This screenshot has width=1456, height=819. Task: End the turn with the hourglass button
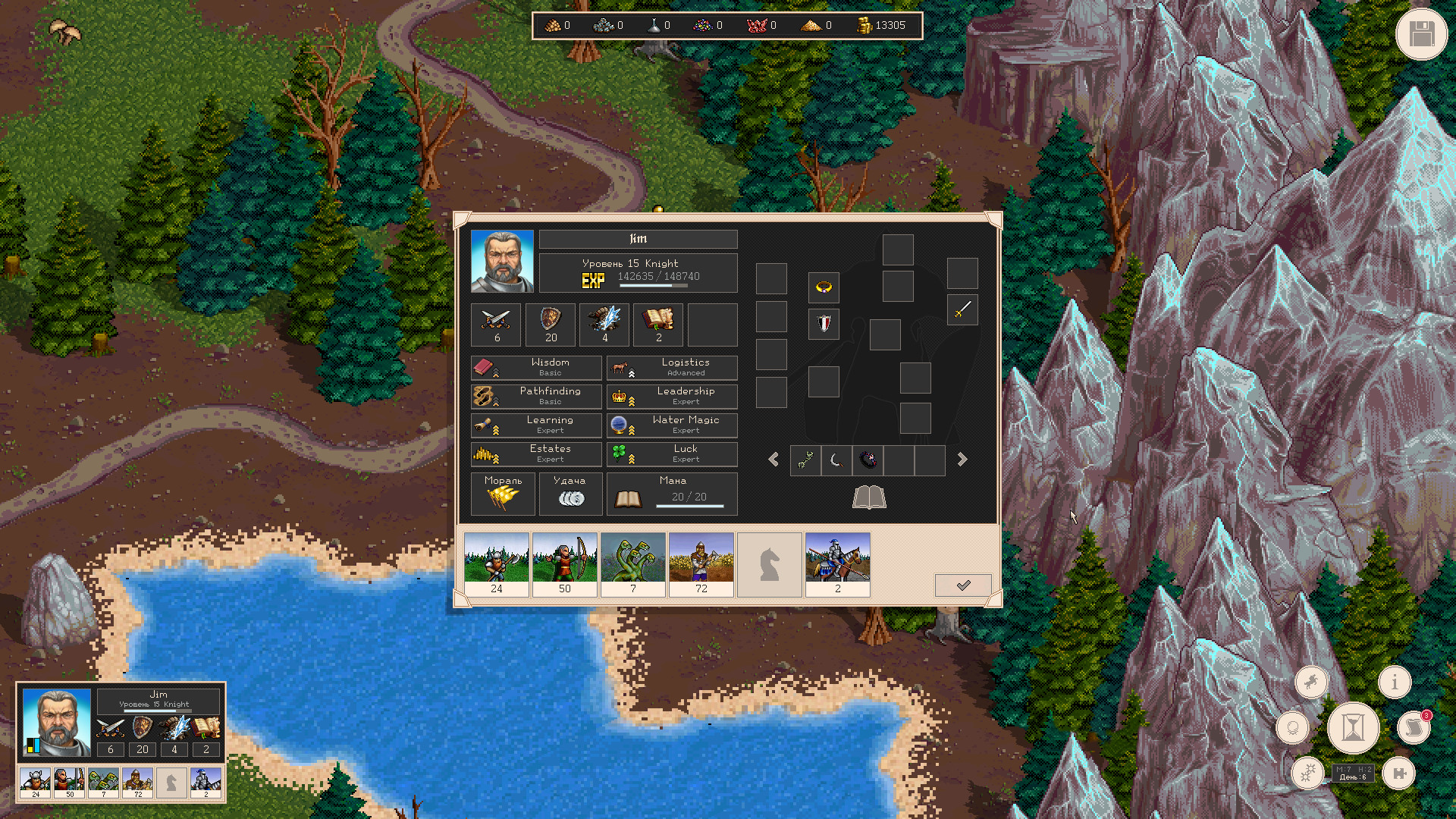(x=1353, y=727)
